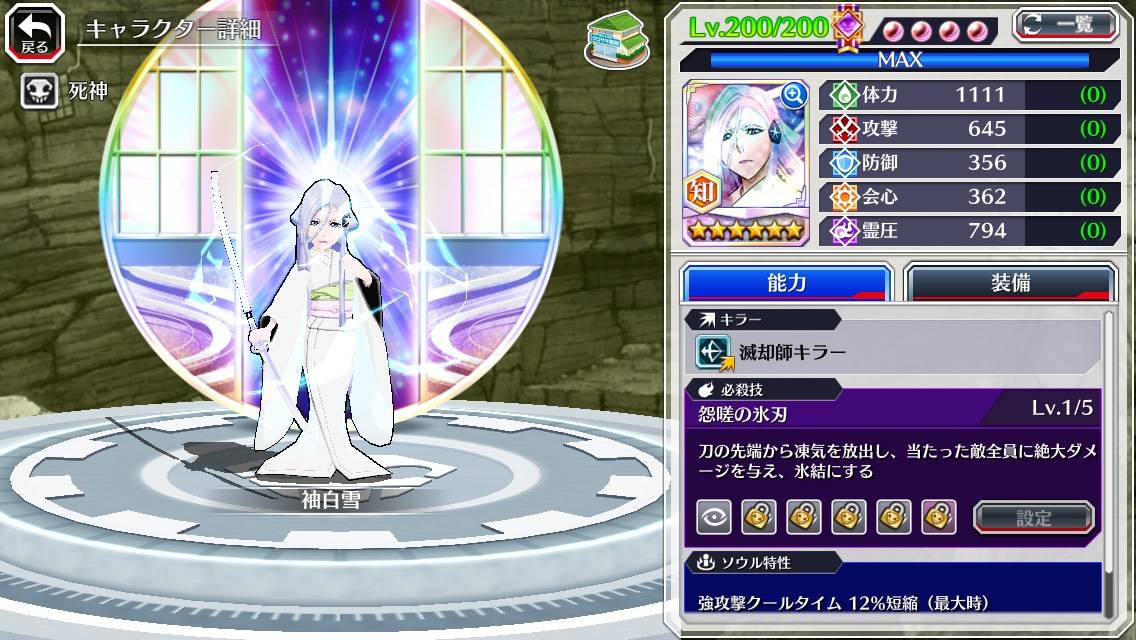
Task: Preview the special move via eye icon
Action: point(714,517)
